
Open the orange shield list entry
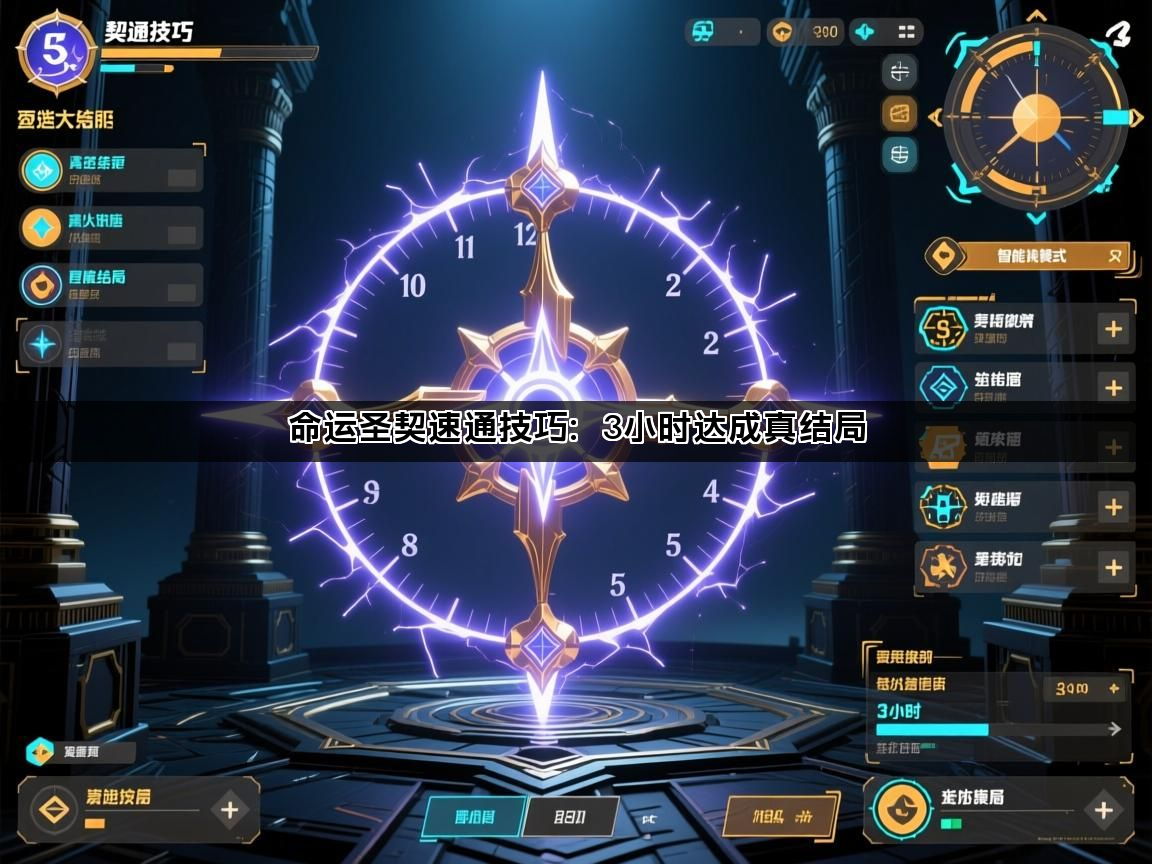pyautogui.click(x=111, y=285)
